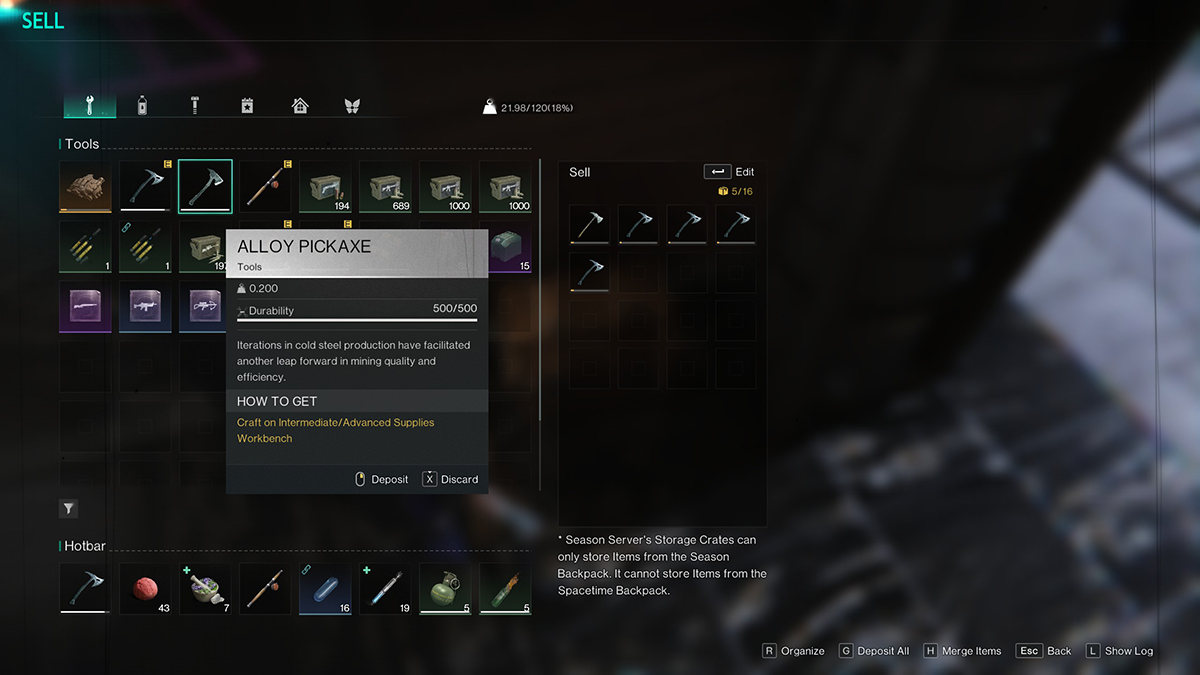This screenshot has height=675, width=1200.
Task: Open the butterfly category tab
Action: coord(351,106)
